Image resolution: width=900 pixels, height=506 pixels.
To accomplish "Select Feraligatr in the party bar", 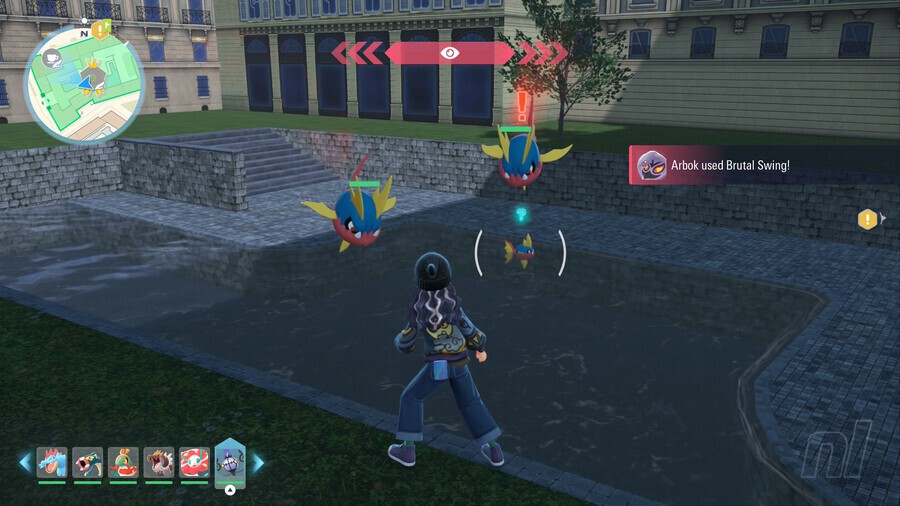I will (x=52, y=462).
